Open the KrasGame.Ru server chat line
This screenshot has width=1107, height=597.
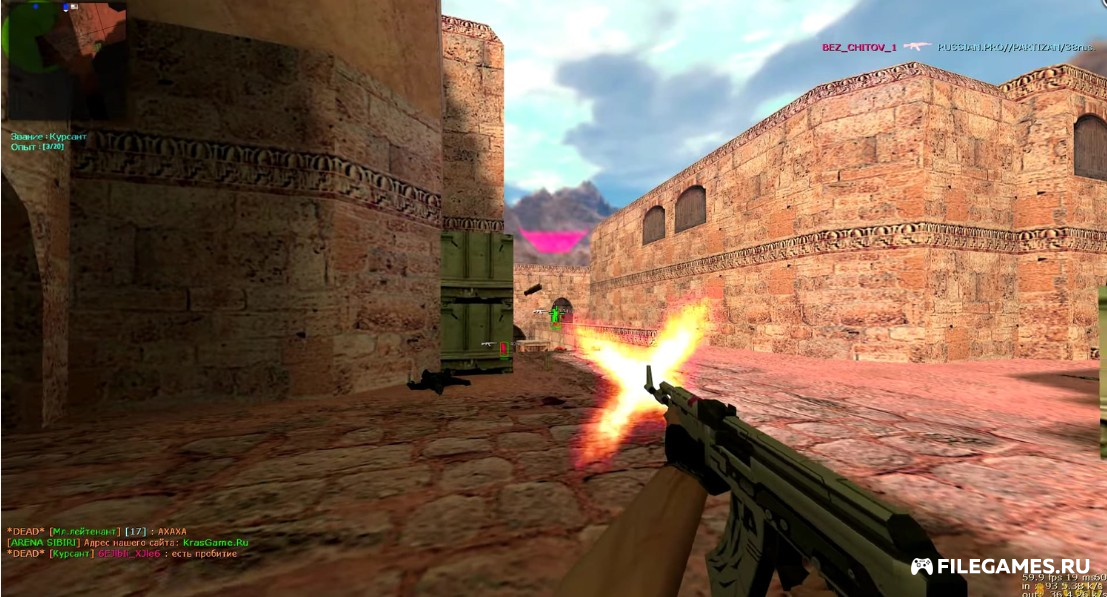(127, 542)
